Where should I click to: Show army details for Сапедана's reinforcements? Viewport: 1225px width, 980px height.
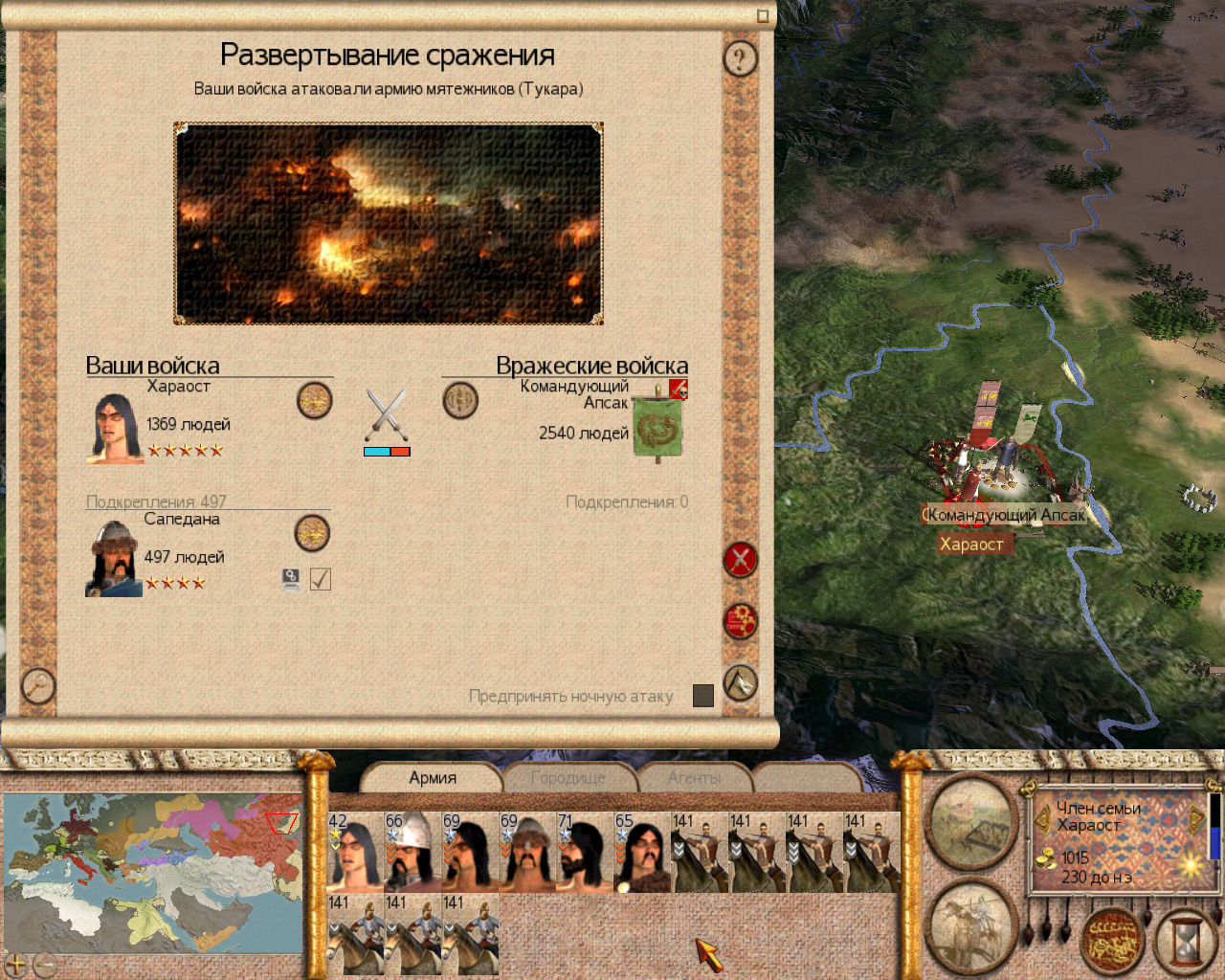pos(312,533)
